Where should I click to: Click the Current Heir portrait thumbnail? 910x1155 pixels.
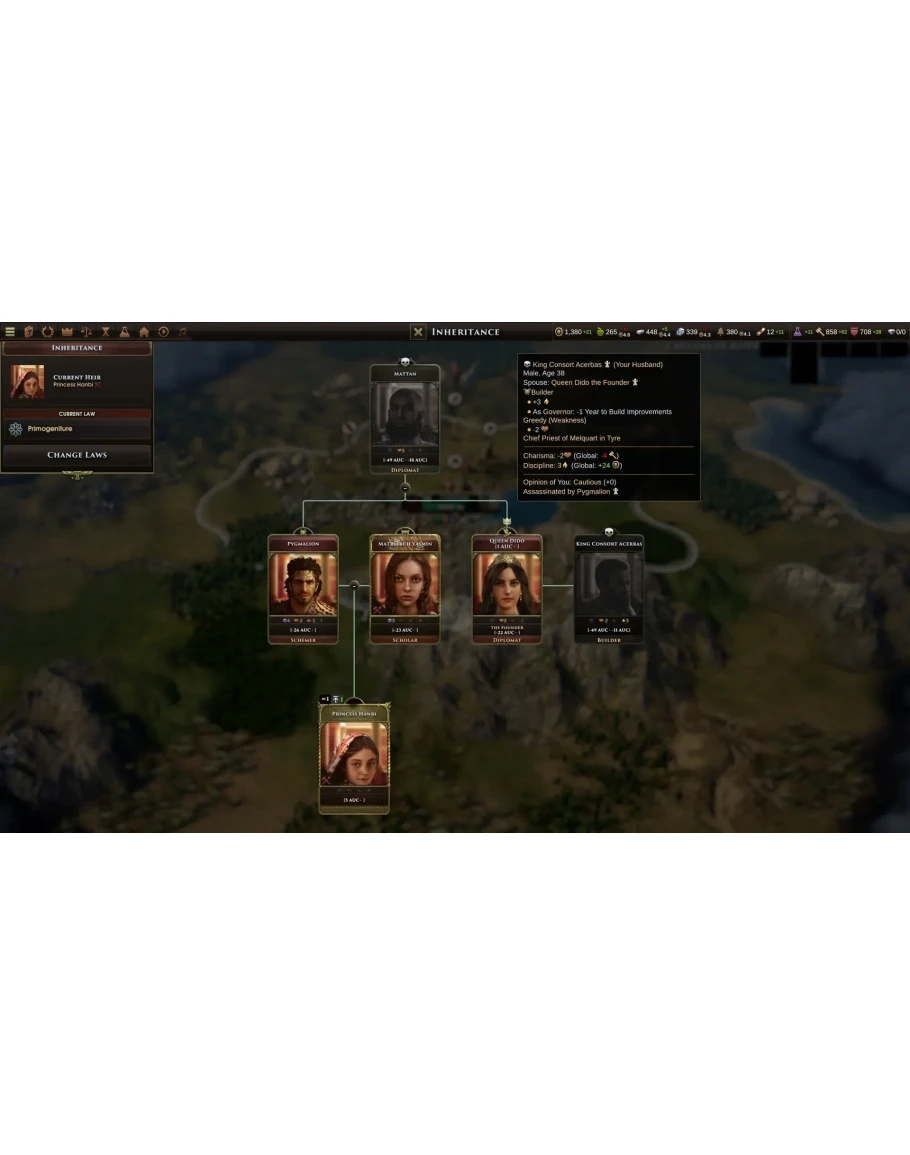pos(27,381)
